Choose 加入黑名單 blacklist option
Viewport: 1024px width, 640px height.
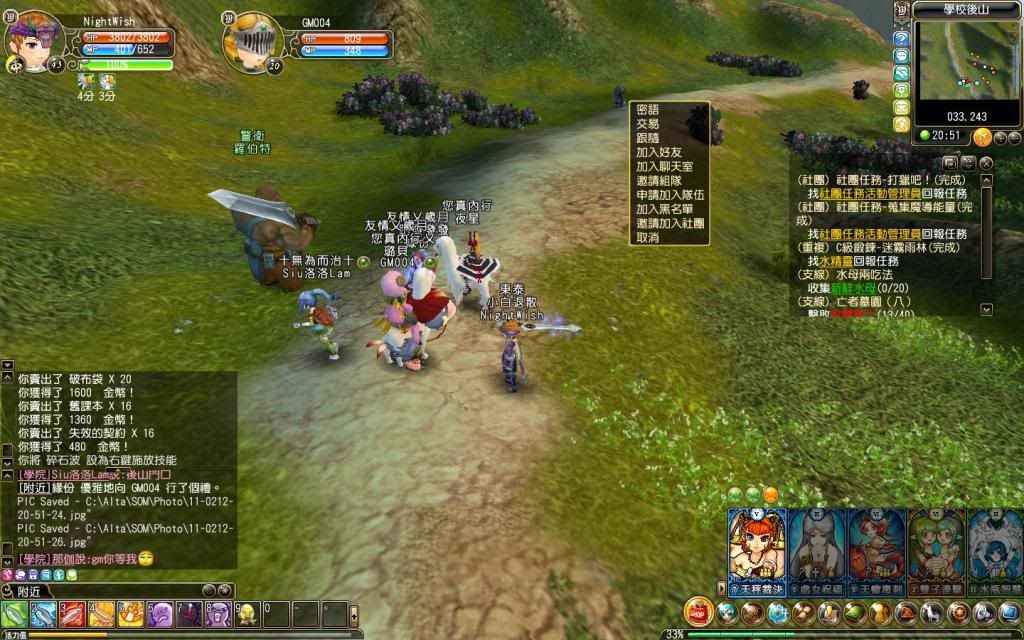(x=663, y=210)
